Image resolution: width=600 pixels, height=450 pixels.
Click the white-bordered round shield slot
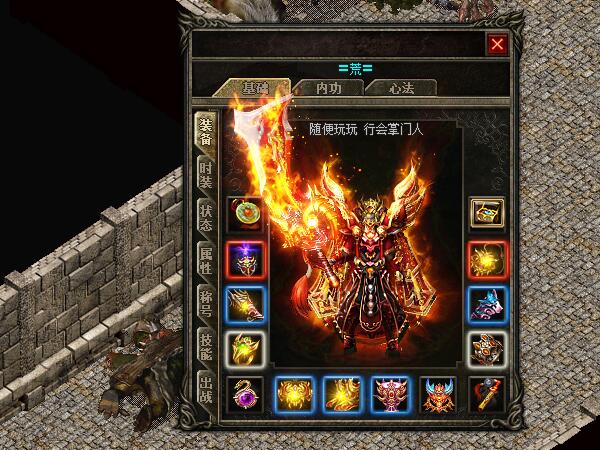[x=488, y=349]
